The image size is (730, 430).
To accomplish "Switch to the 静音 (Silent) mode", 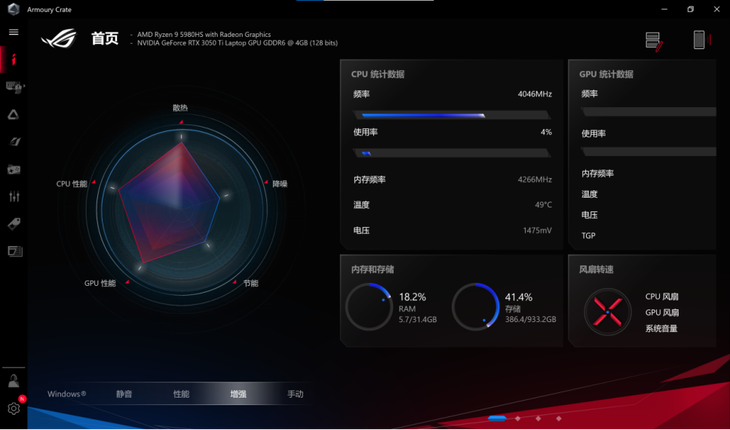I will point(124,394).
